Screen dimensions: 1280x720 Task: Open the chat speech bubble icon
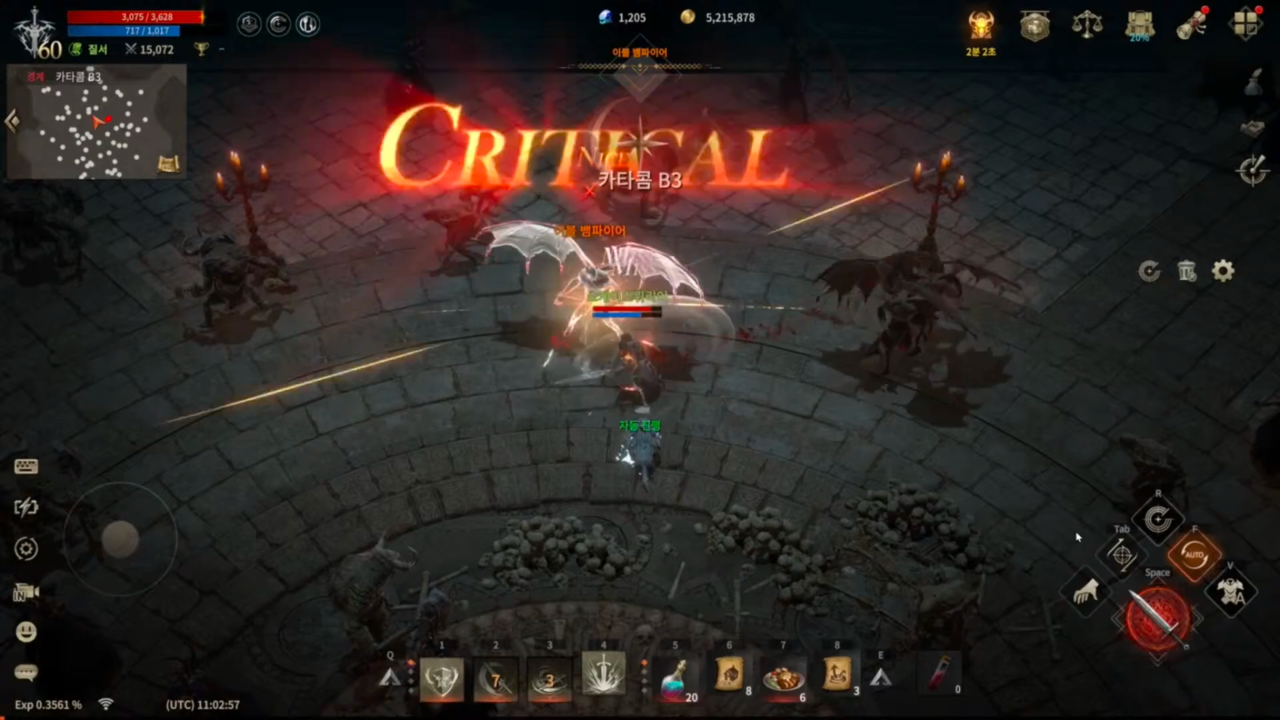tap(26, 673)
